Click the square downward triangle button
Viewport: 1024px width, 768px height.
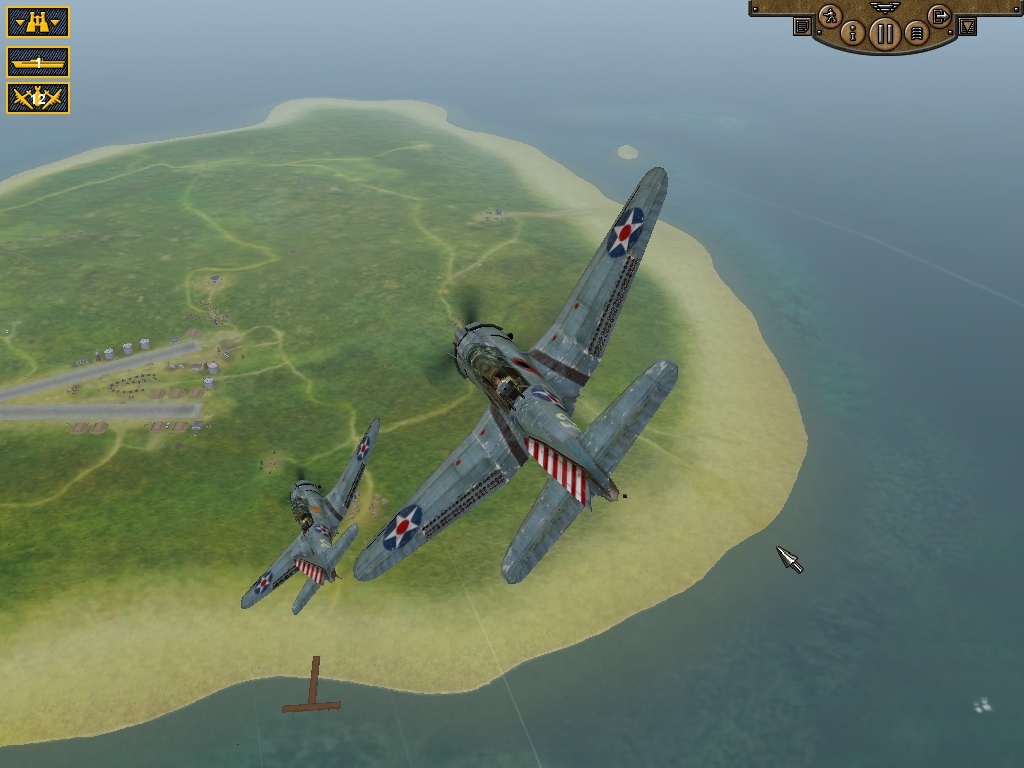pyautogui.click(x=967, y=27)
